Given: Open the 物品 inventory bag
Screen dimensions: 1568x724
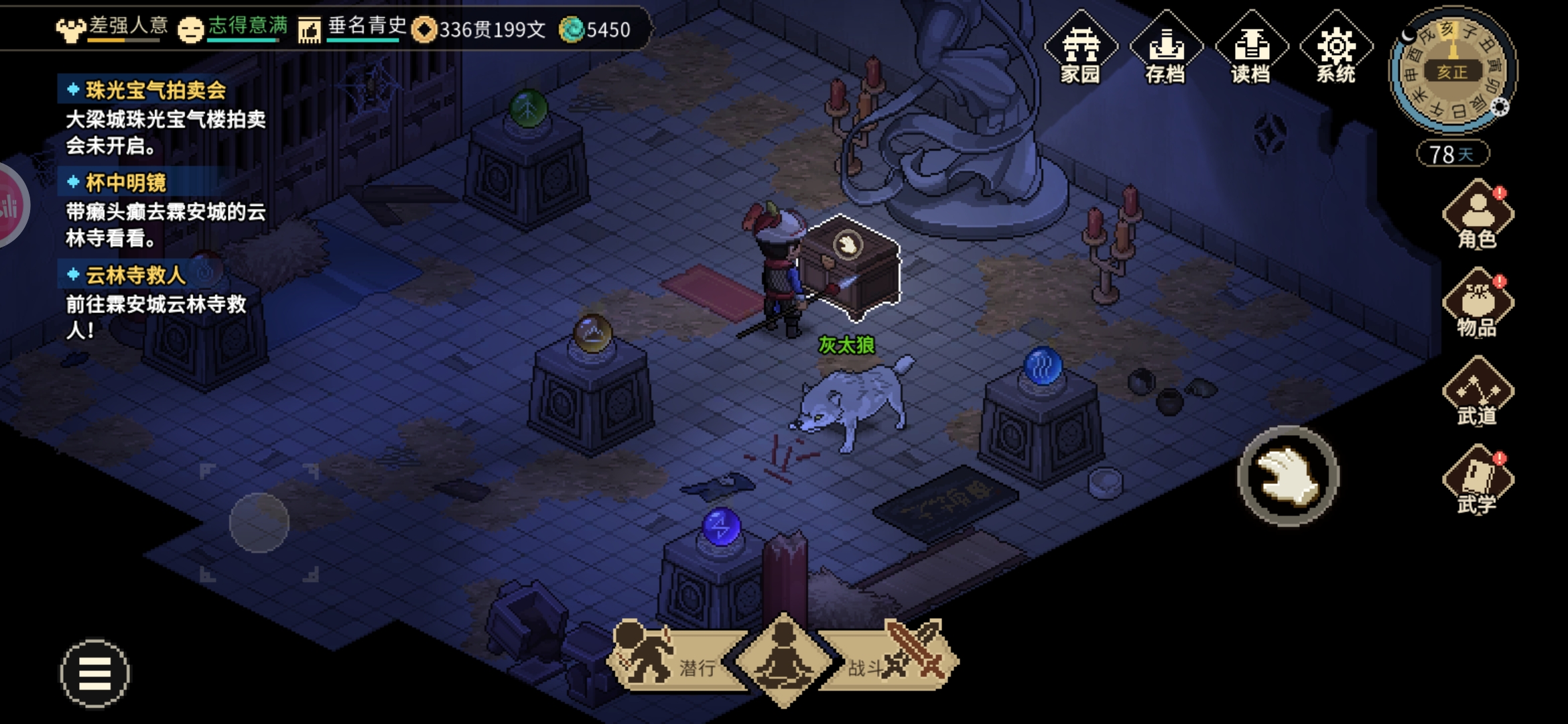Looking at the screenshot, I should point(1477,304).
